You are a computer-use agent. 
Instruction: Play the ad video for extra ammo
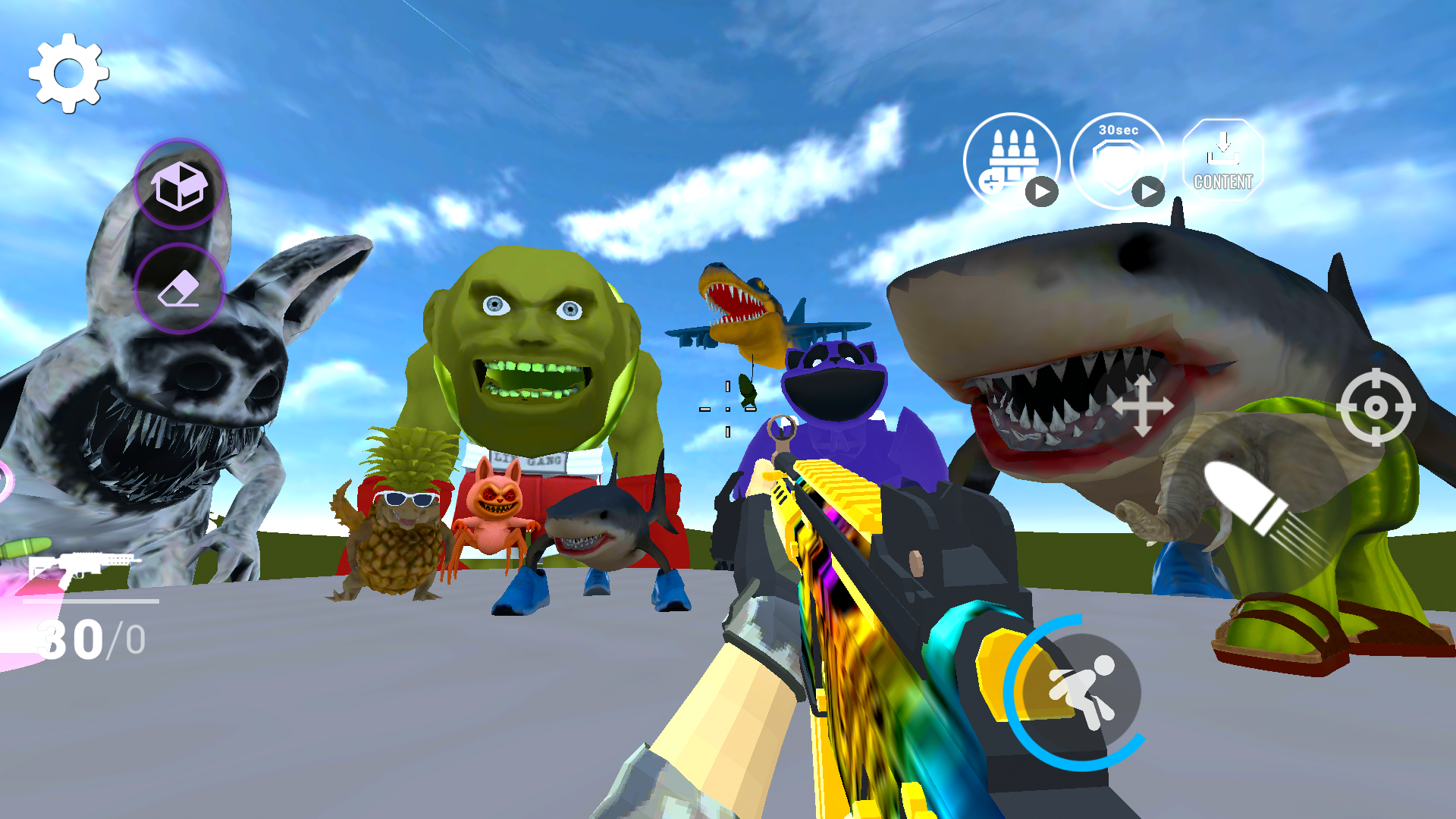pyautogui.click(x=1043, y=192)
